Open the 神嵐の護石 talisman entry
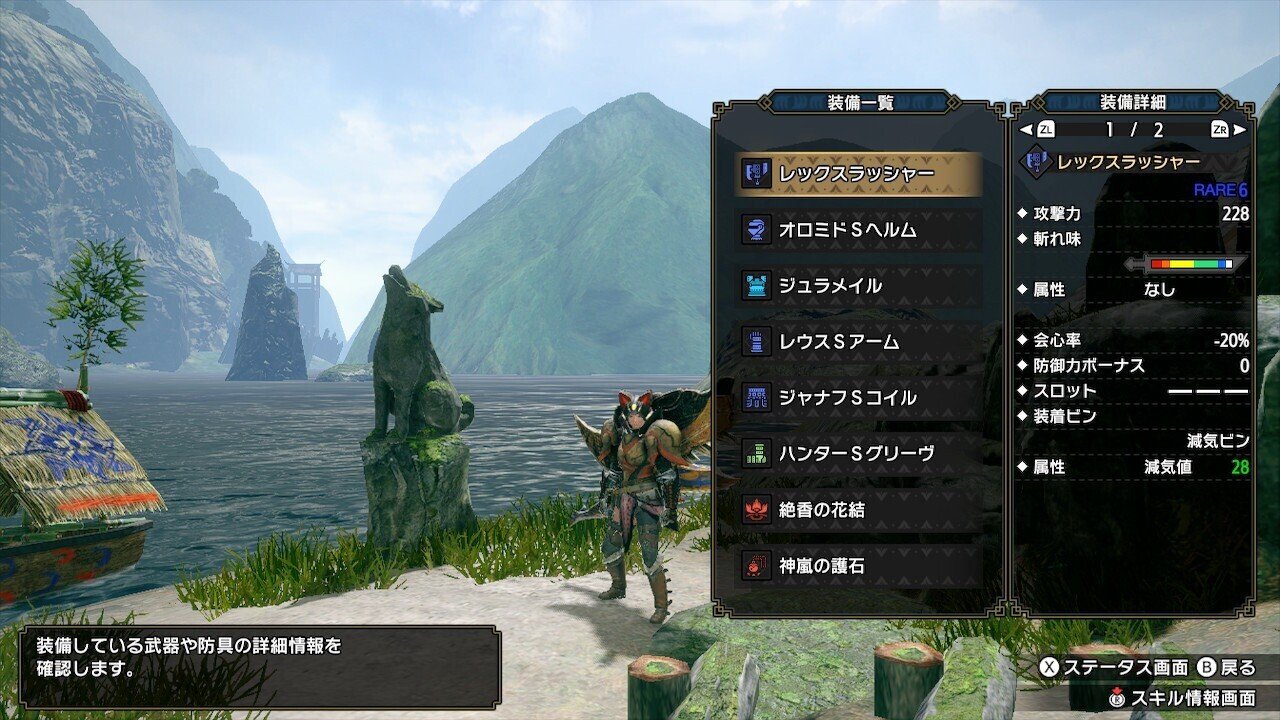Viewport: 1280px width, 720px height. click(x=858, y=566)
